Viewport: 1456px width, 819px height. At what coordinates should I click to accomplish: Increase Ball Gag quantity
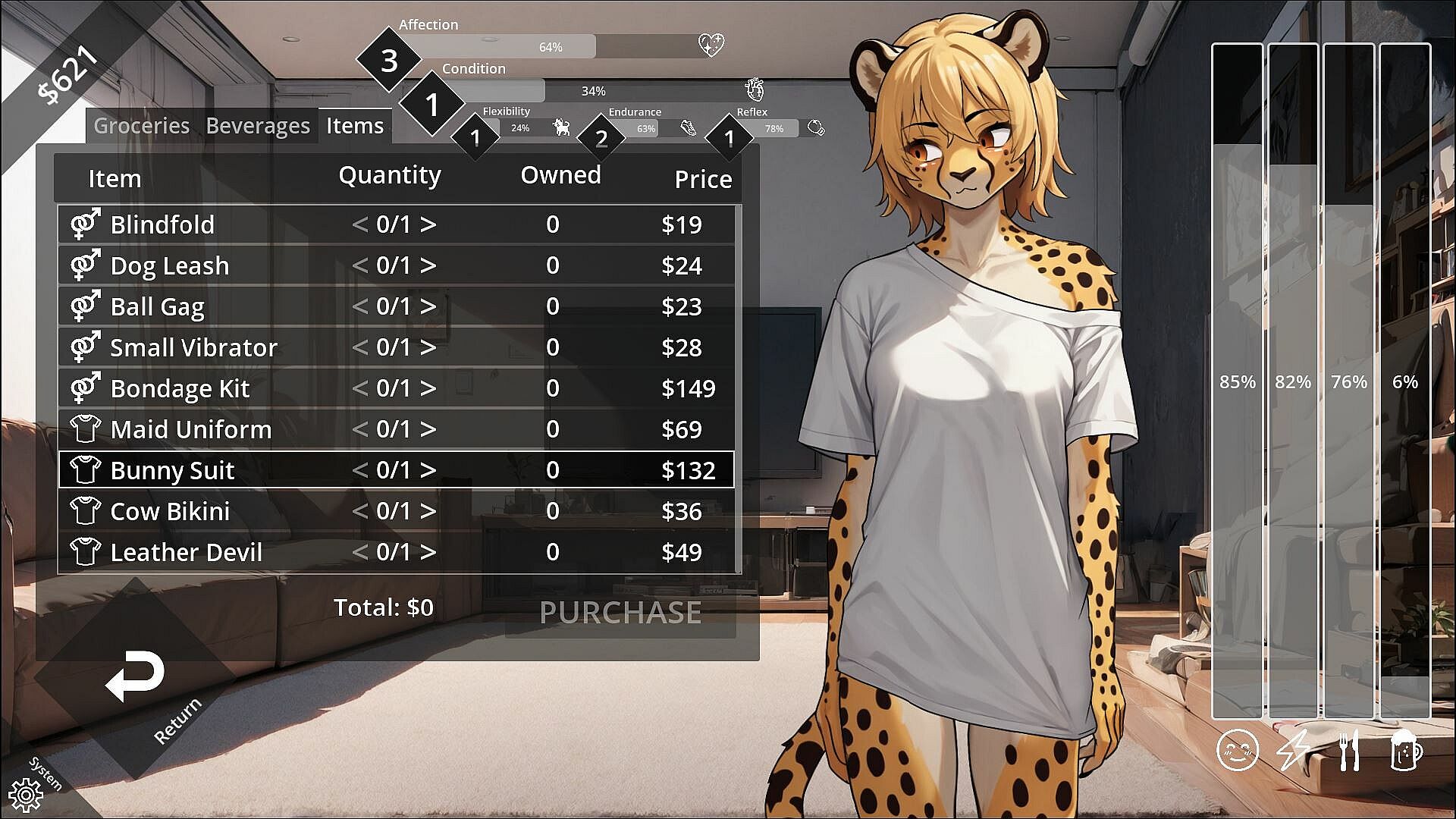428,306
